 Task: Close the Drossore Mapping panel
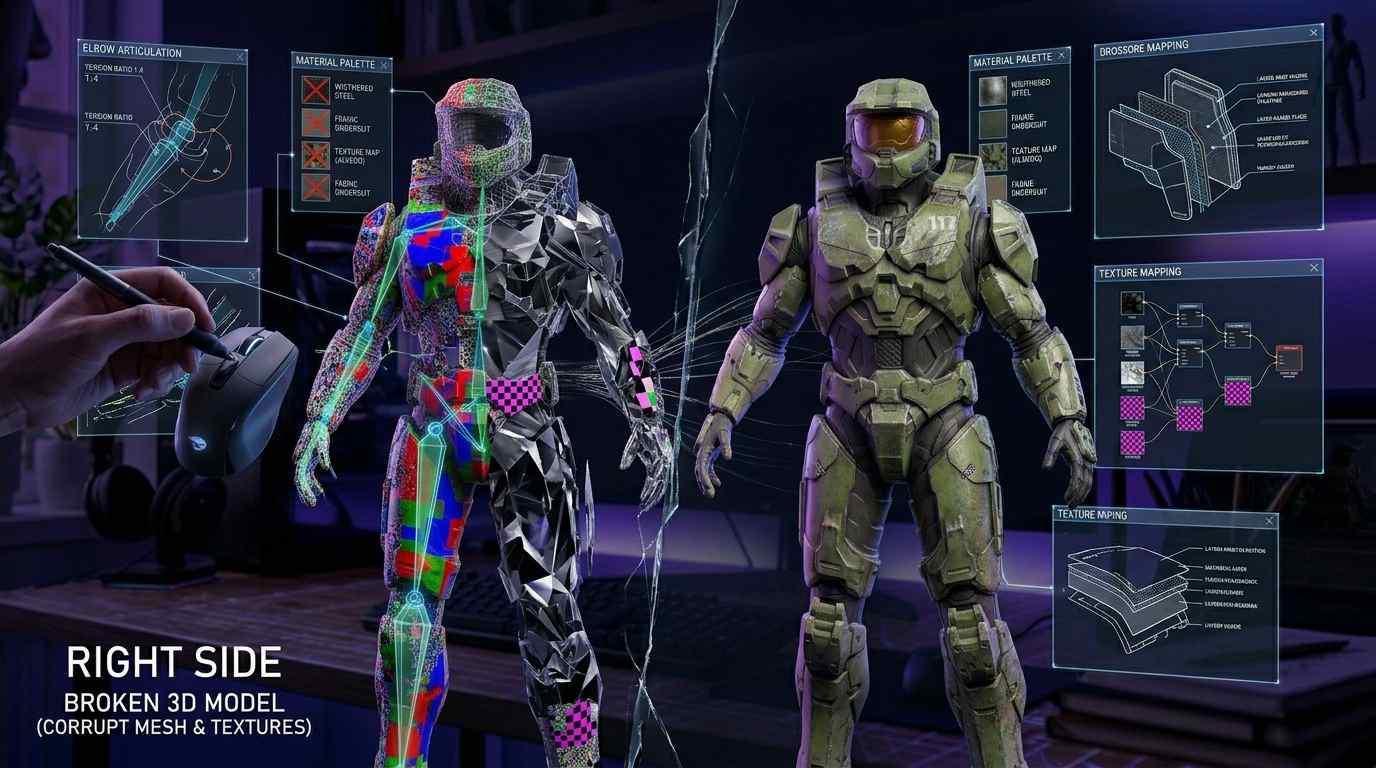(x=1312, y=34)
